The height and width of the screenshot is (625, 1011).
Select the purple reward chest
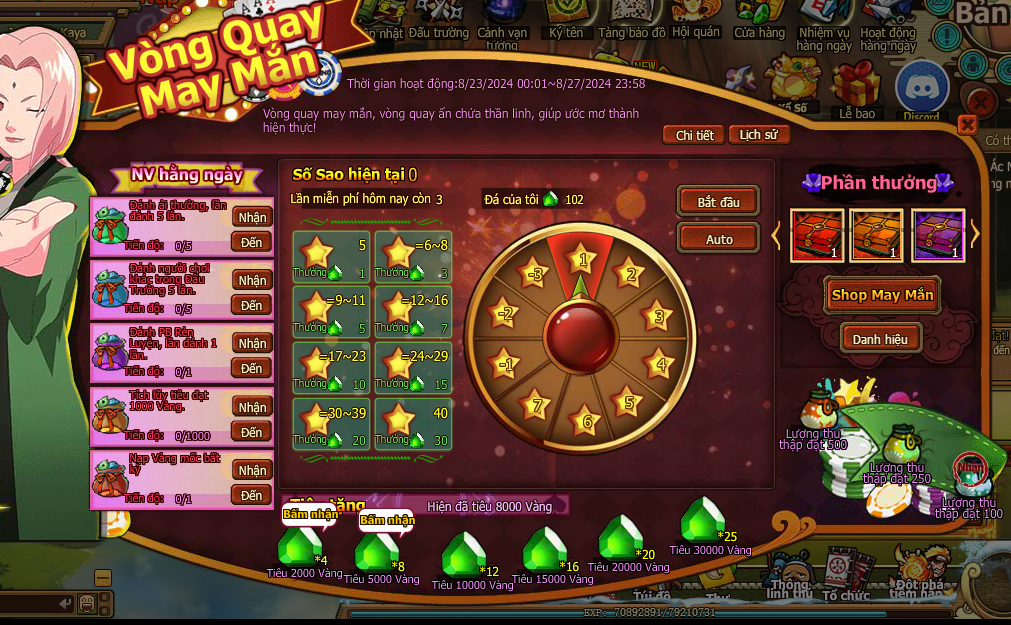point(937,235)
